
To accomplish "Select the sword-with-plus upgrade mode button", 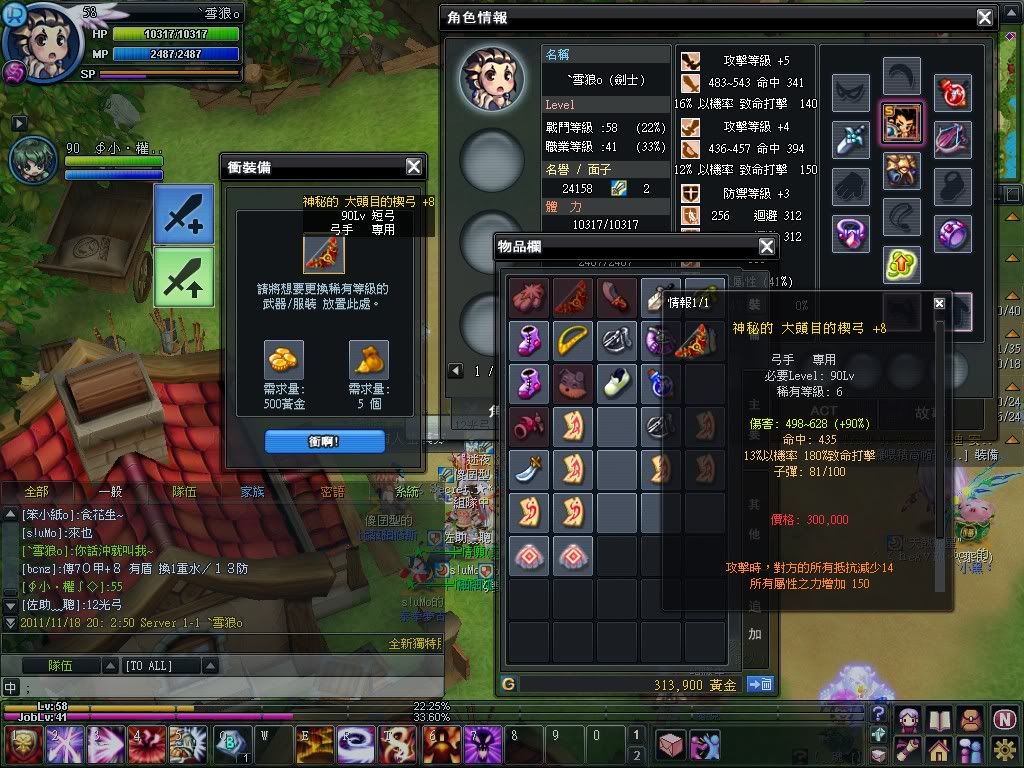I will (x=183, y=214).
